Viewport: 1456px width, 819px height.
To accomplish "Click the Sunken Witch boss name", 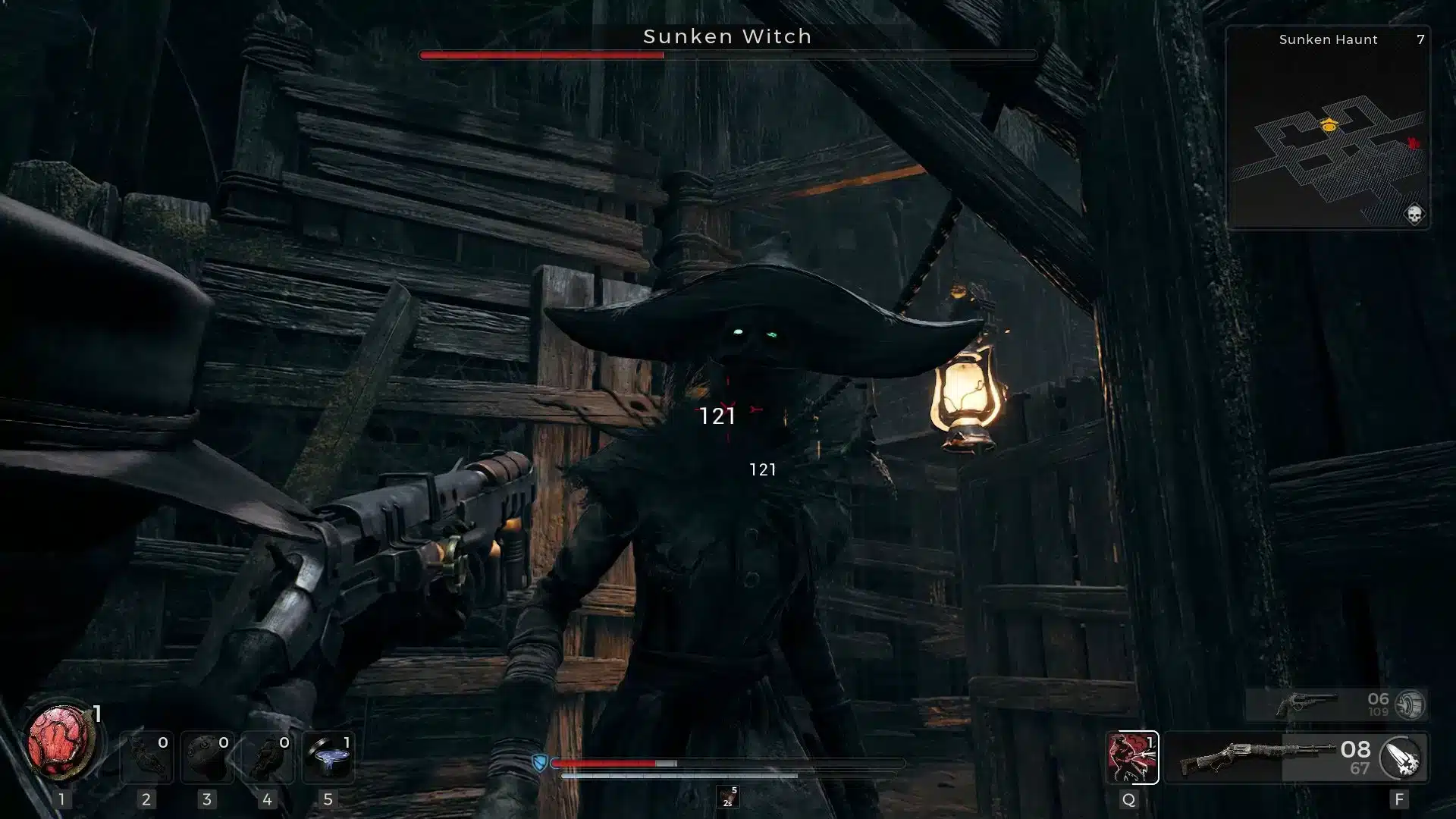I will coord(727,36).
